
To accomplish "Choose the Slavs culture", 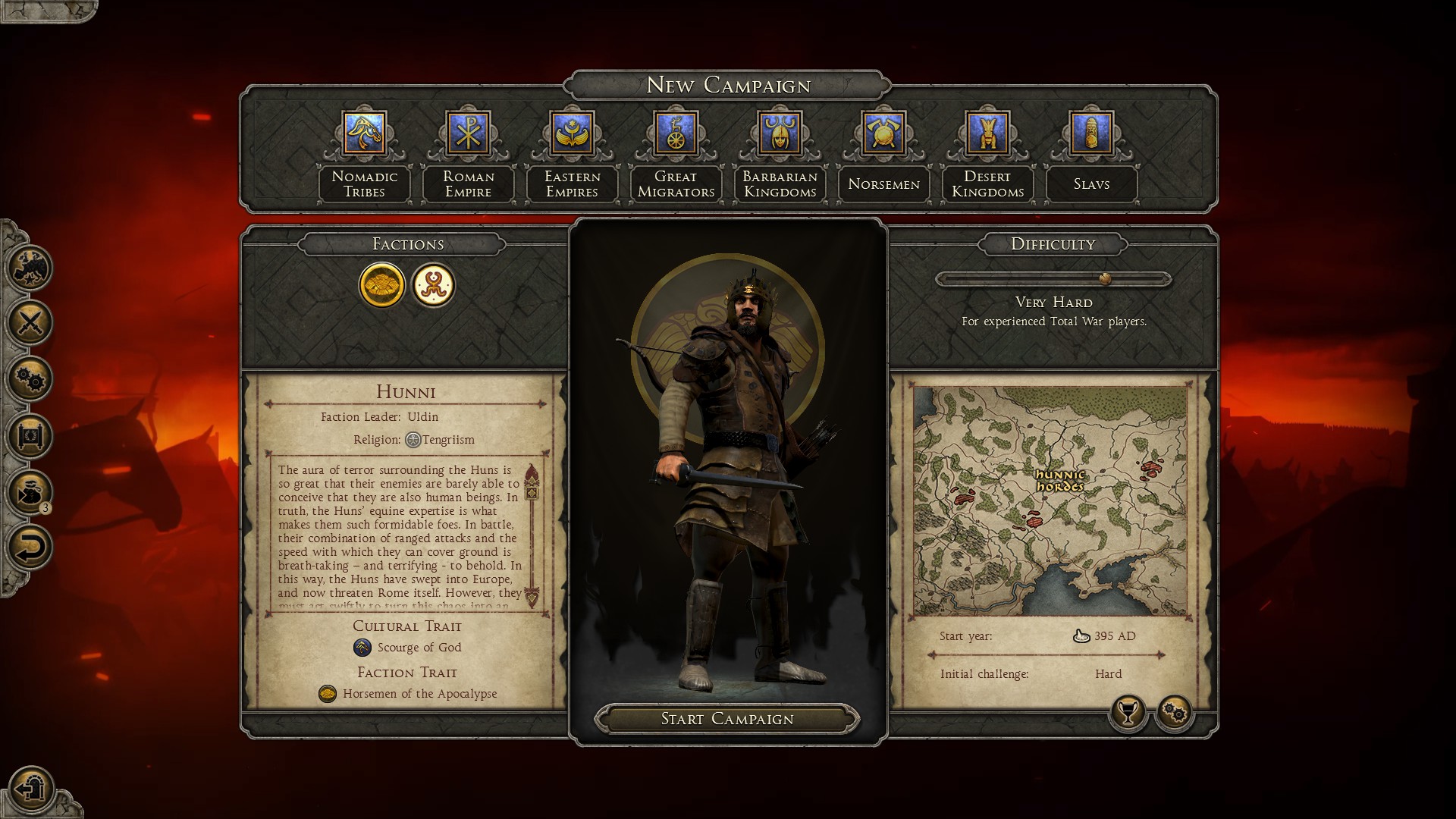I will tap(1091, 133).
